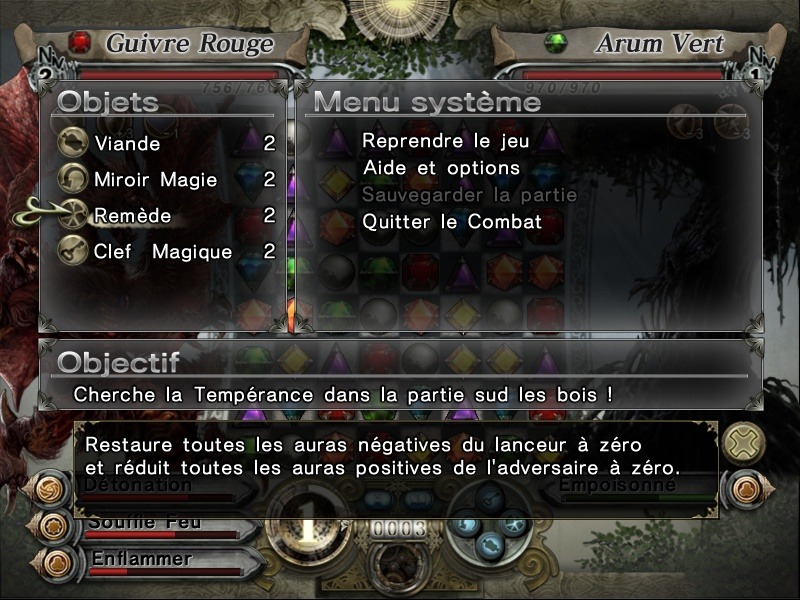The height and width of the screenshot is (600, 800).
Task: Select Reprendre le jeu to resume
Action: [445, 142]
